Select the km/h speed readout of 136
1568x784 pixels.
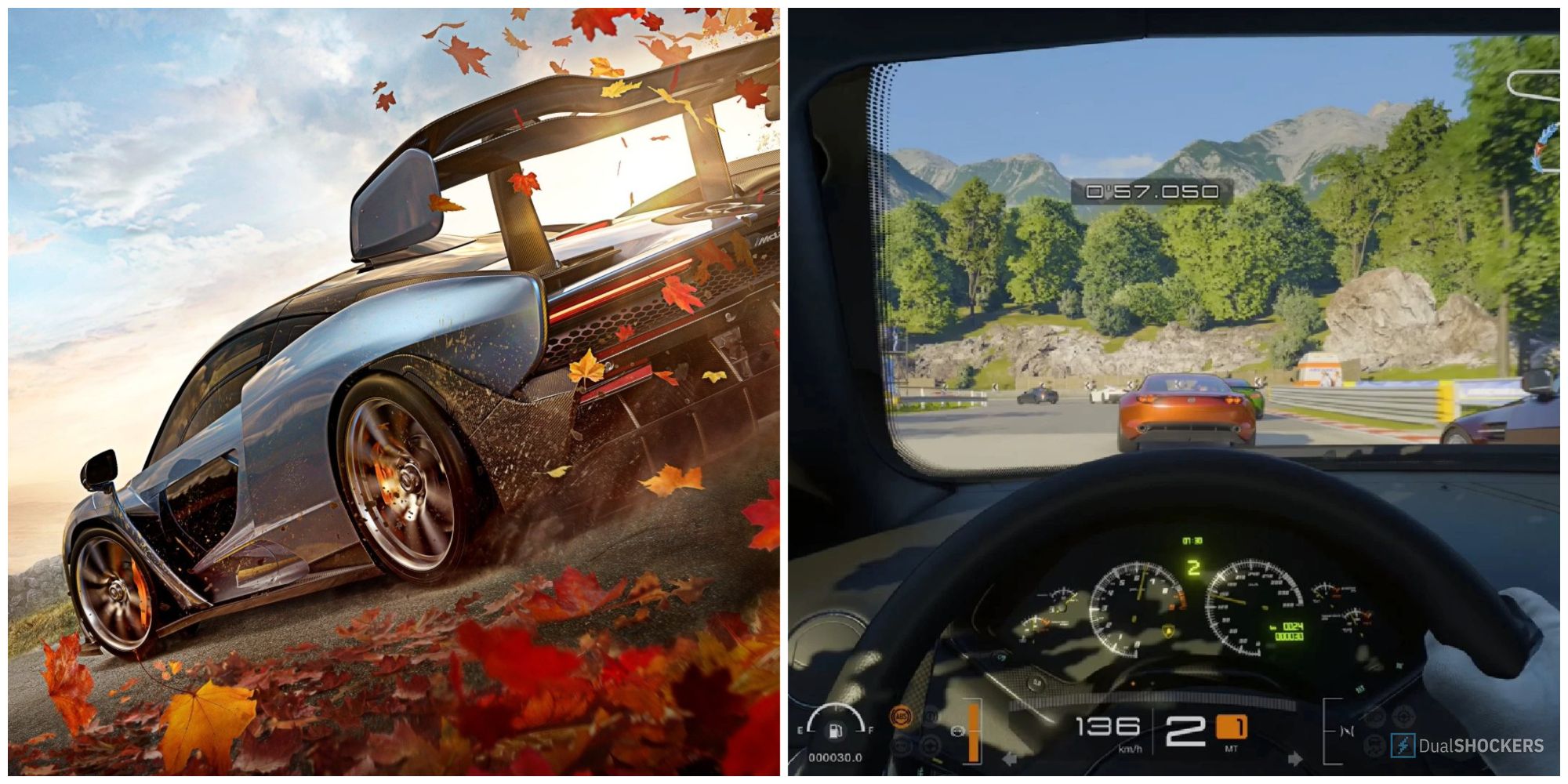1109,727
